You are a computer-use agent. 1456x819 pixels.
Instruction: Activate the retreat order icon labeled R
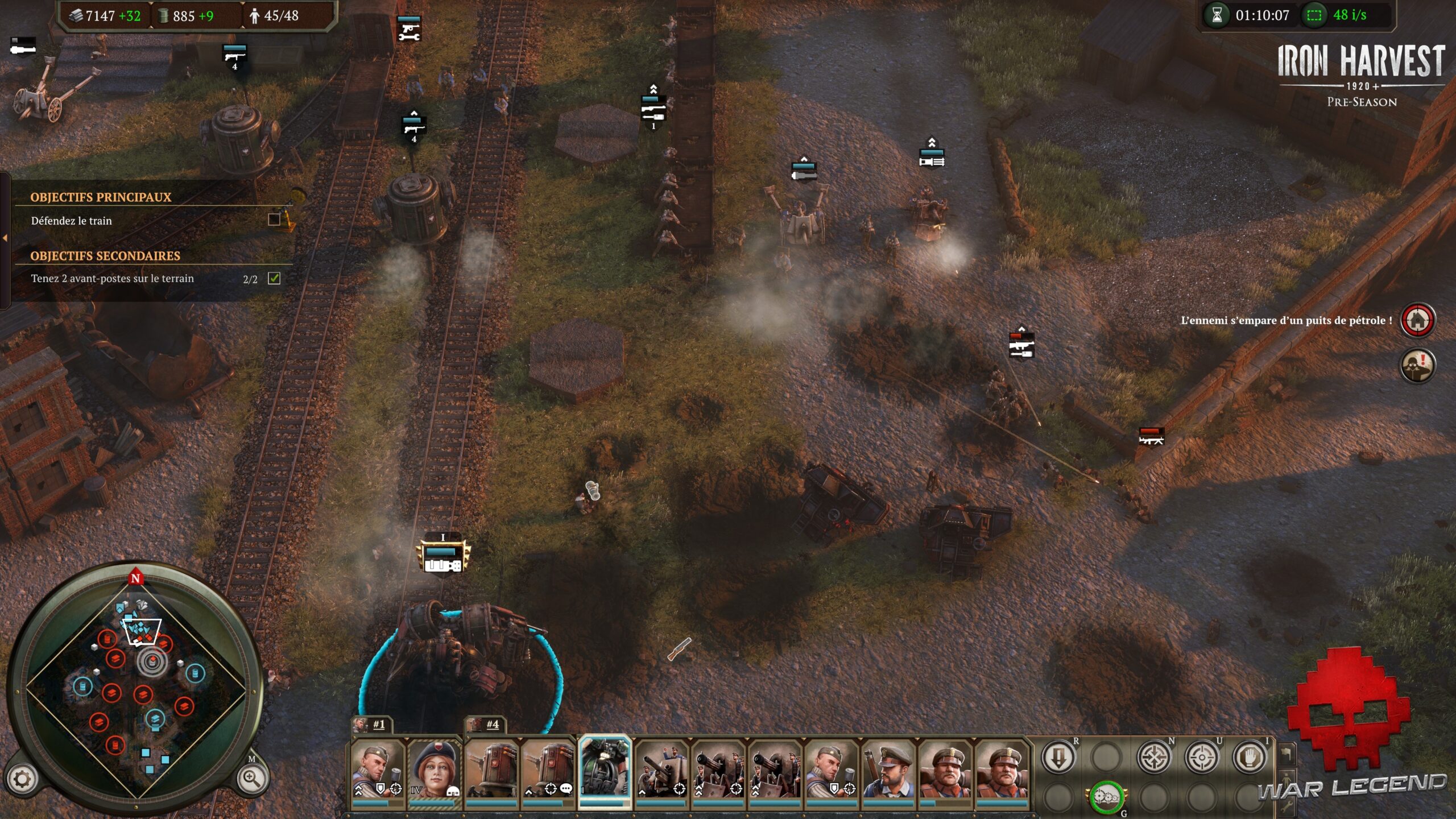coord(1058,757)
